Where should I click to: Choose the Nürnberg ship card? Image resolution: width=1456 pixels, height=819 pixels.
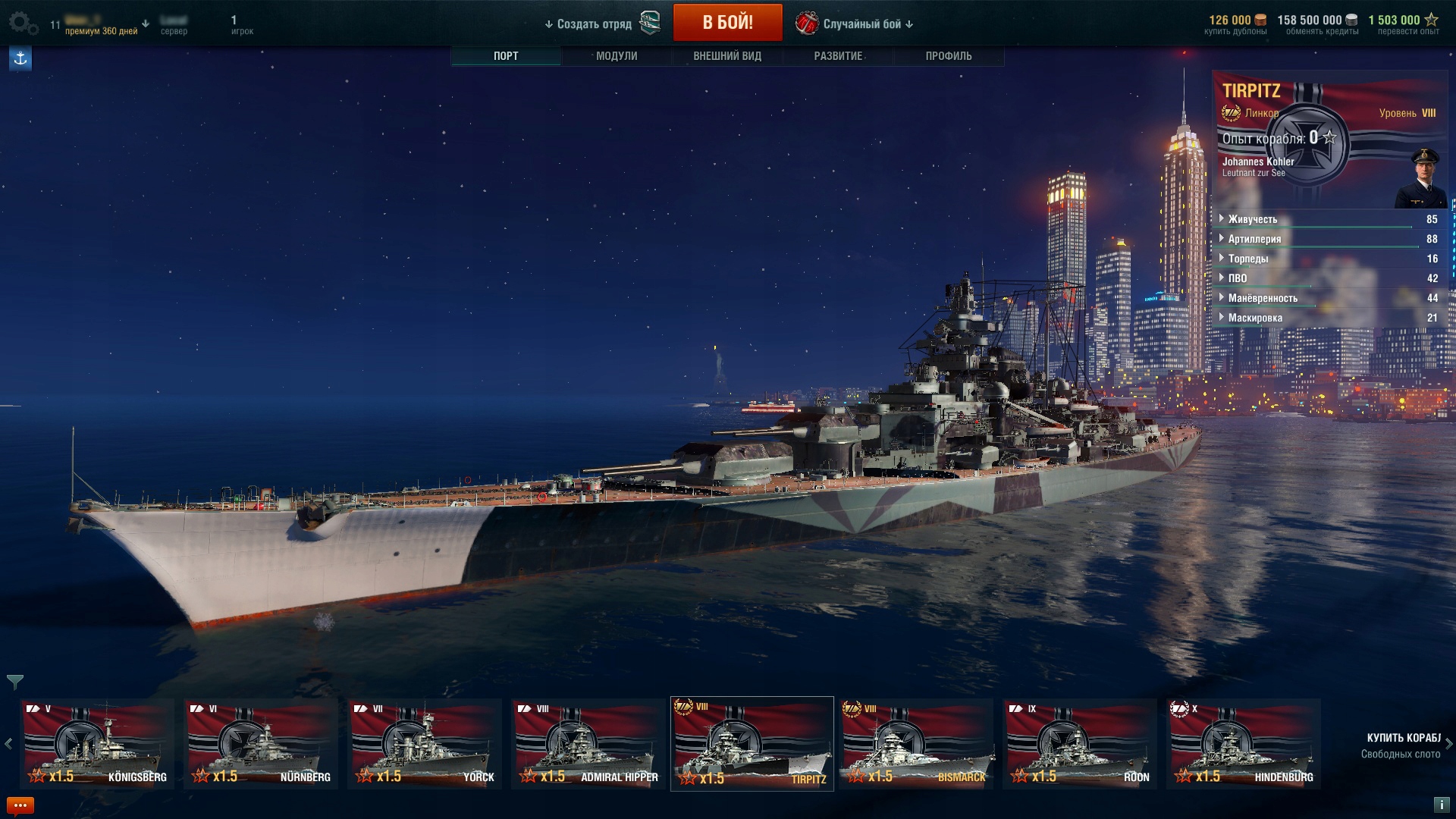pos(261,743)
